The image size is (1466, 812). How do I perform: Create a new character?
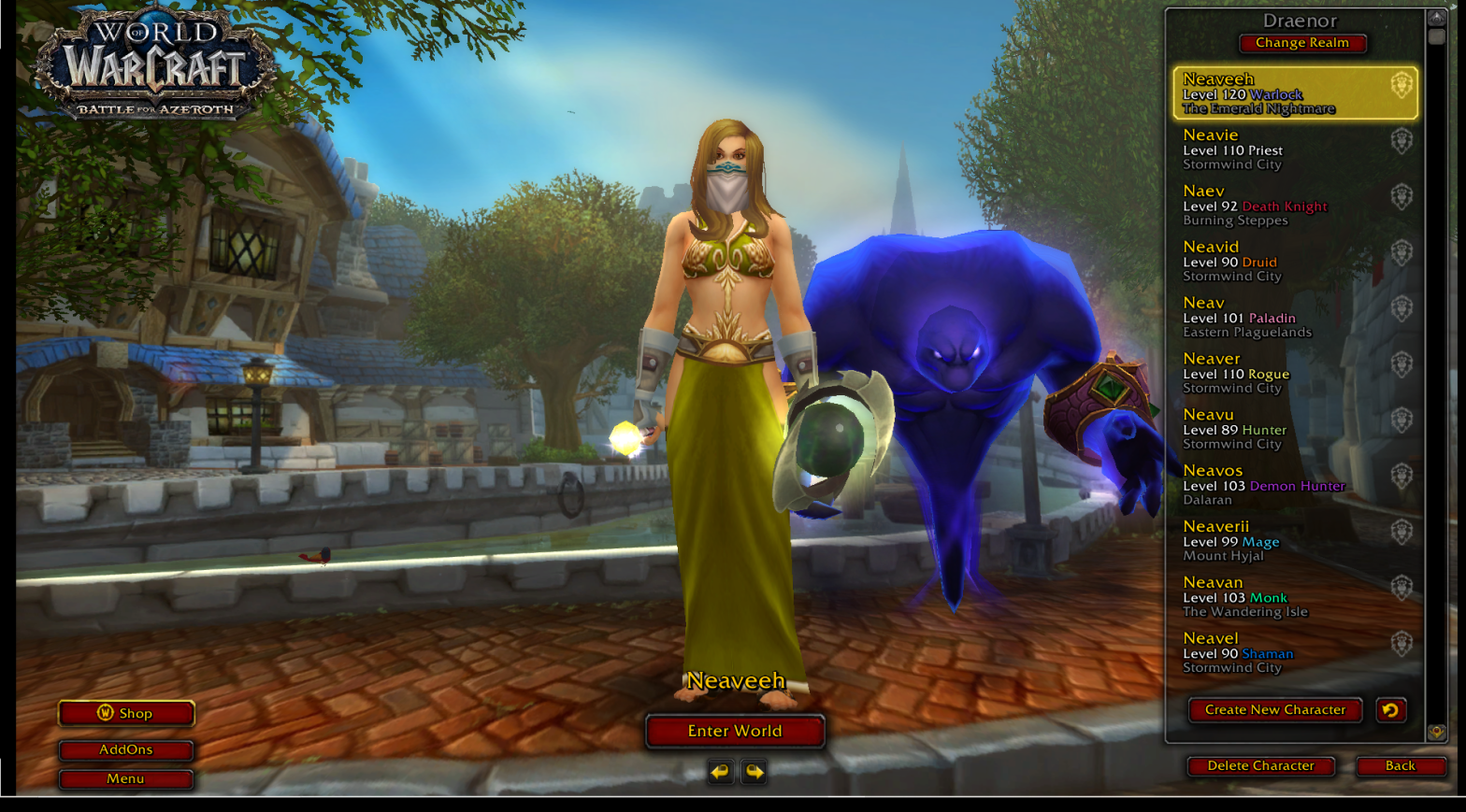[1275, 710]
